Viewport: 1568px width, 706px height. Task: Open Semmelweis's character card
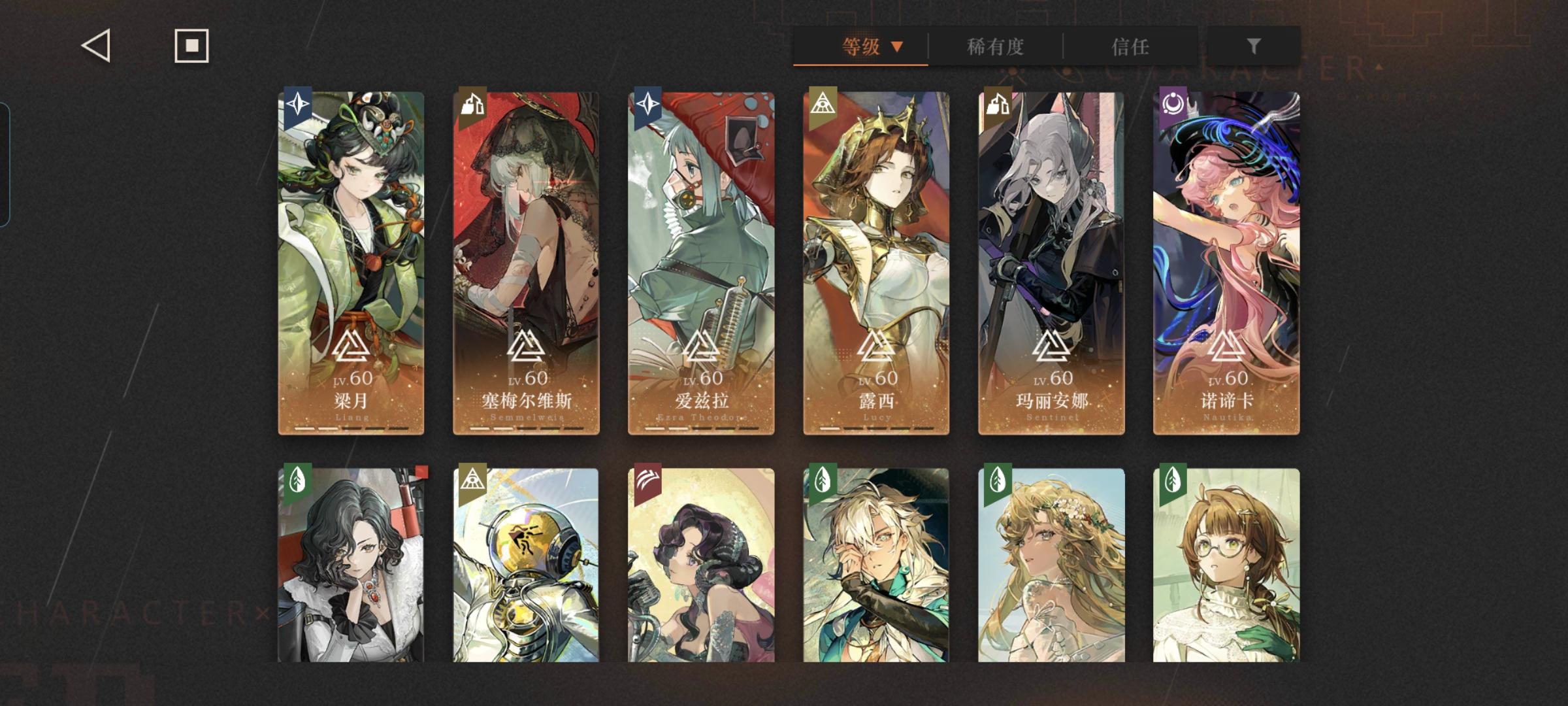(x=526, y=261)
